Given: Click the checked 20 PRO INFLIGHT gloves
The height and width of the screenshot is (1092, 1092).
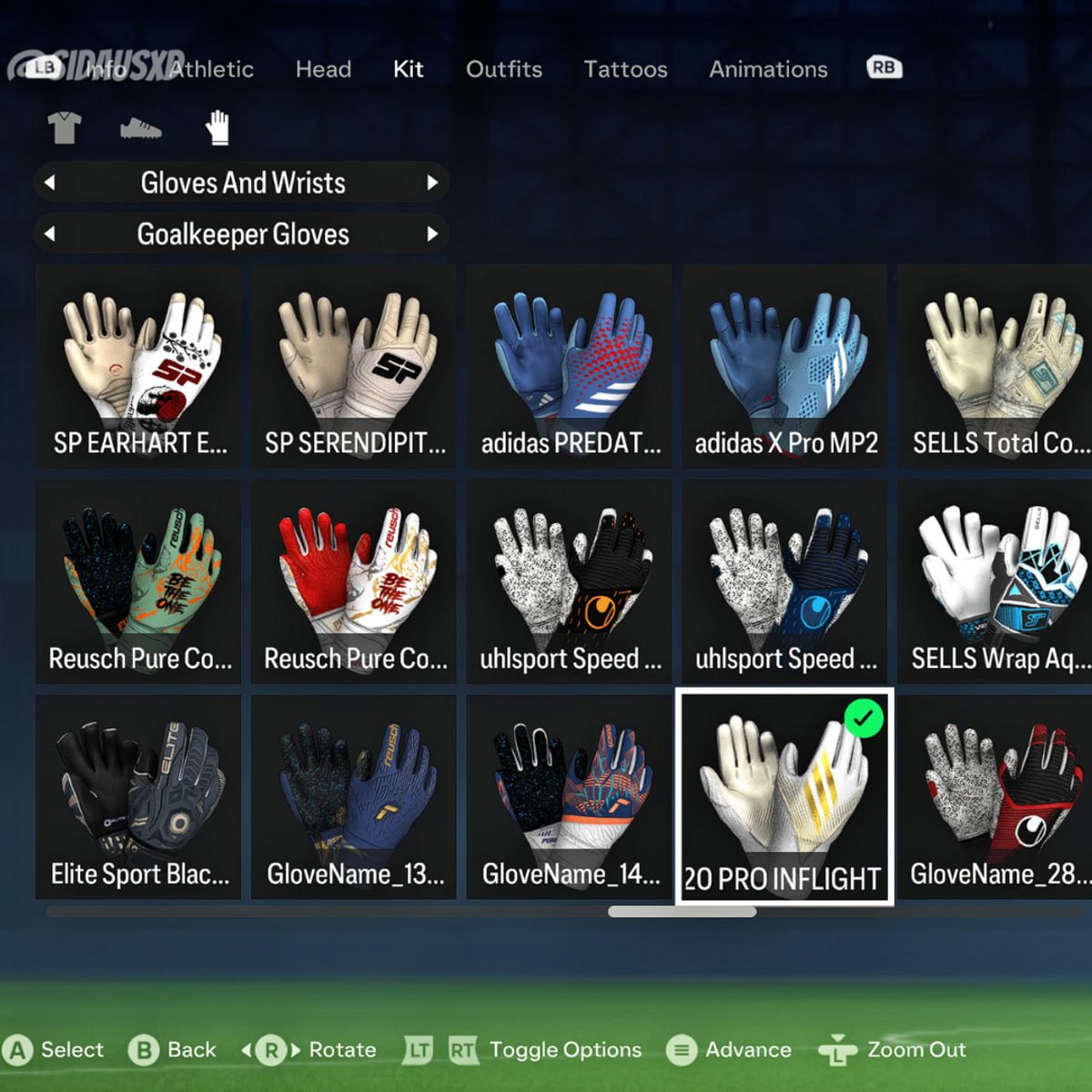Looking at the screenshot, I should click(784, 797).
